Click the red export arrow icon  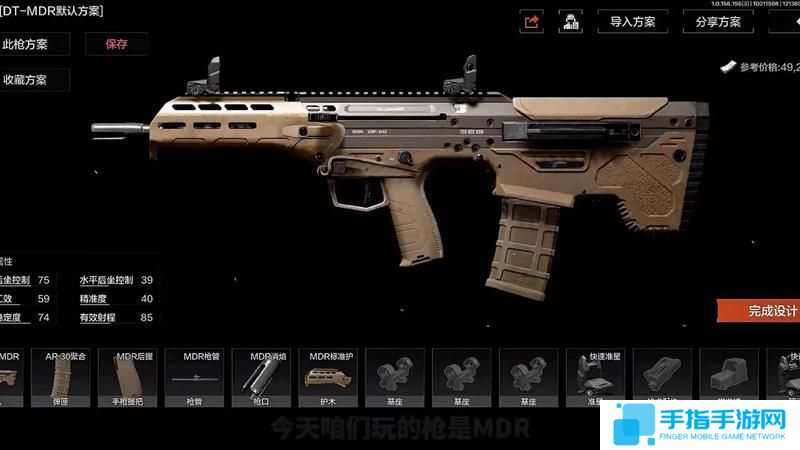(532, 21)
